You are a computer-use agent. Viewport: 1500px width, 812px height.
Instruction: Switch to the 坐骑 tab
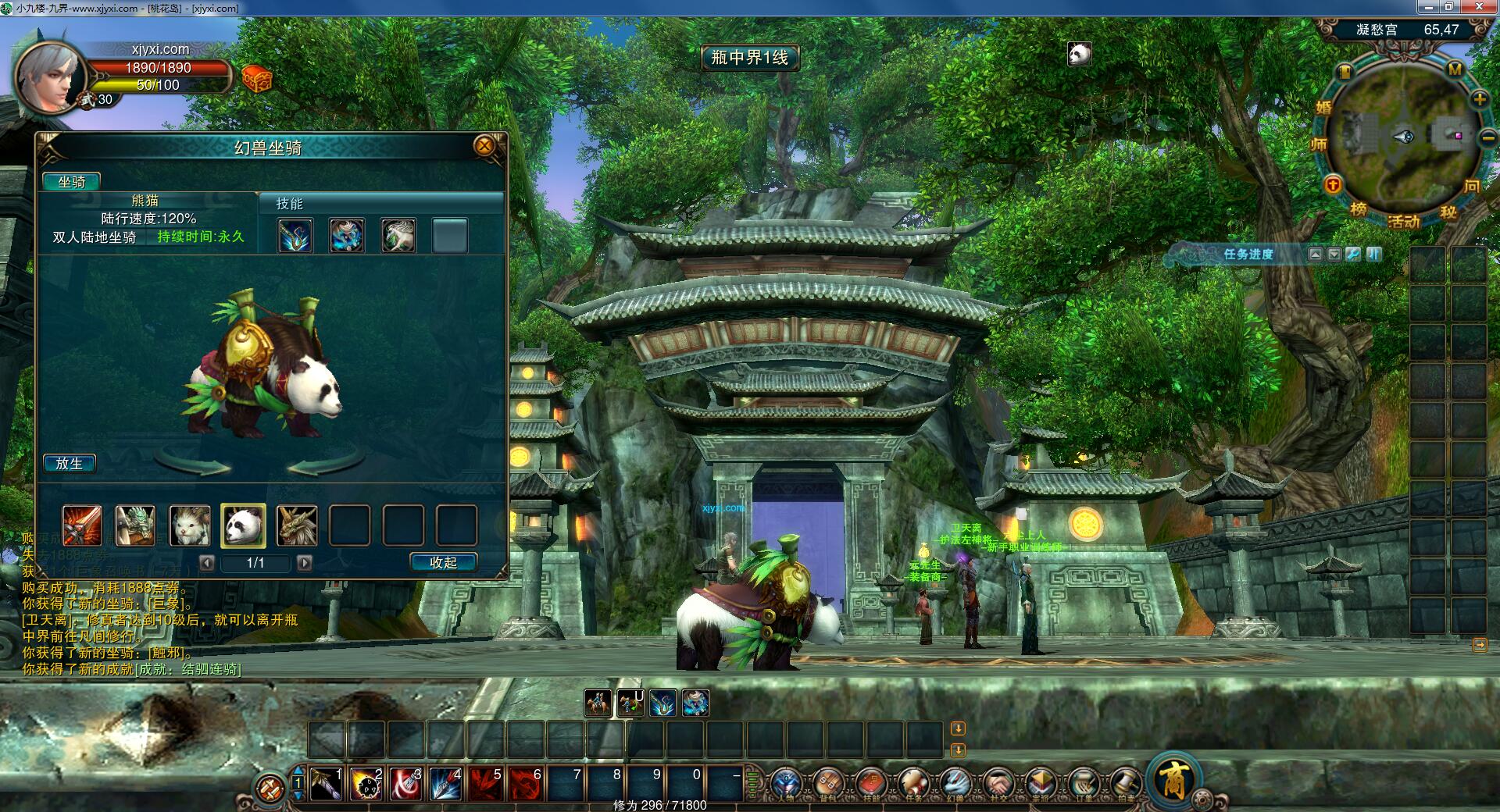coord(71,182)
